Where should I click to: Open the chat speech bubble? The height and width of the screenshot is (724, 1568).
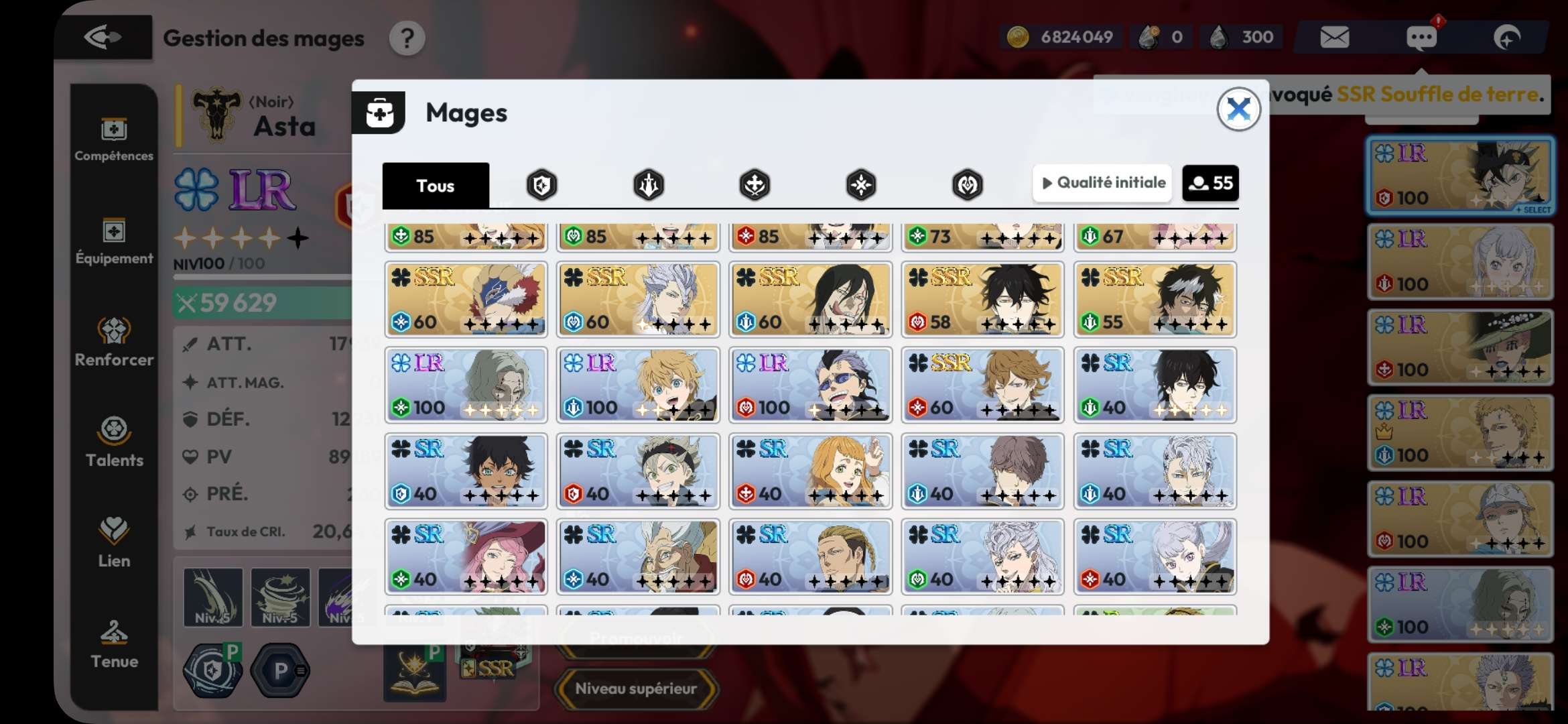(1421, 38)
